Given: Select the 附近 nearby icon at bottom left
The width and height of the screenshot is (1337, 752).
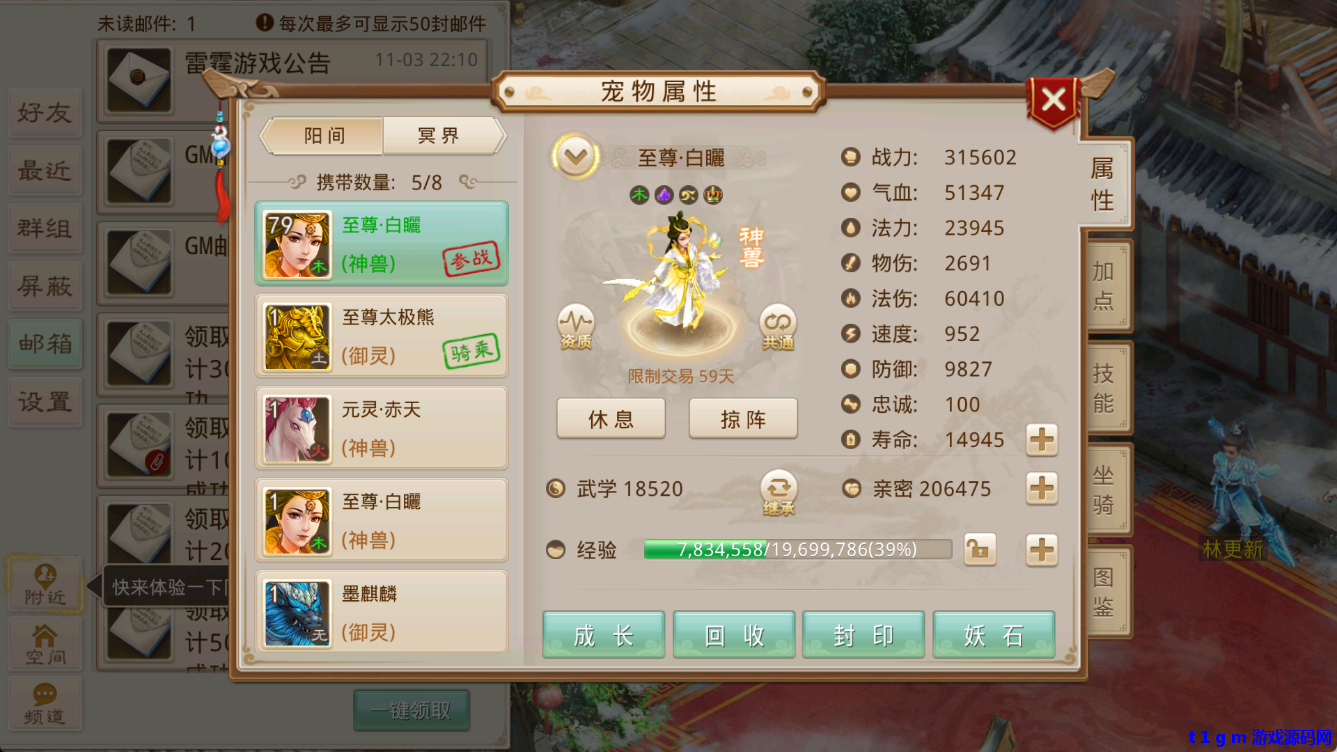Looking at the screenshot, I should tap(45, 587).
